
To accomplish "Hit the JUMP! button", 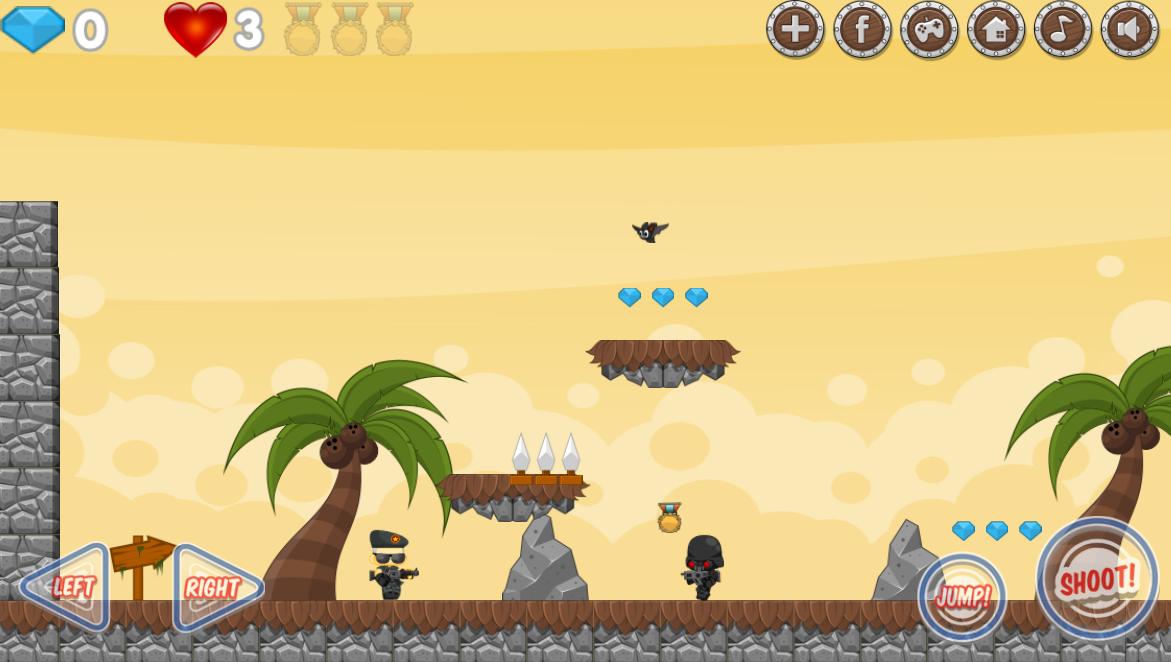I will pyautogui.click(x=962, y=598).
